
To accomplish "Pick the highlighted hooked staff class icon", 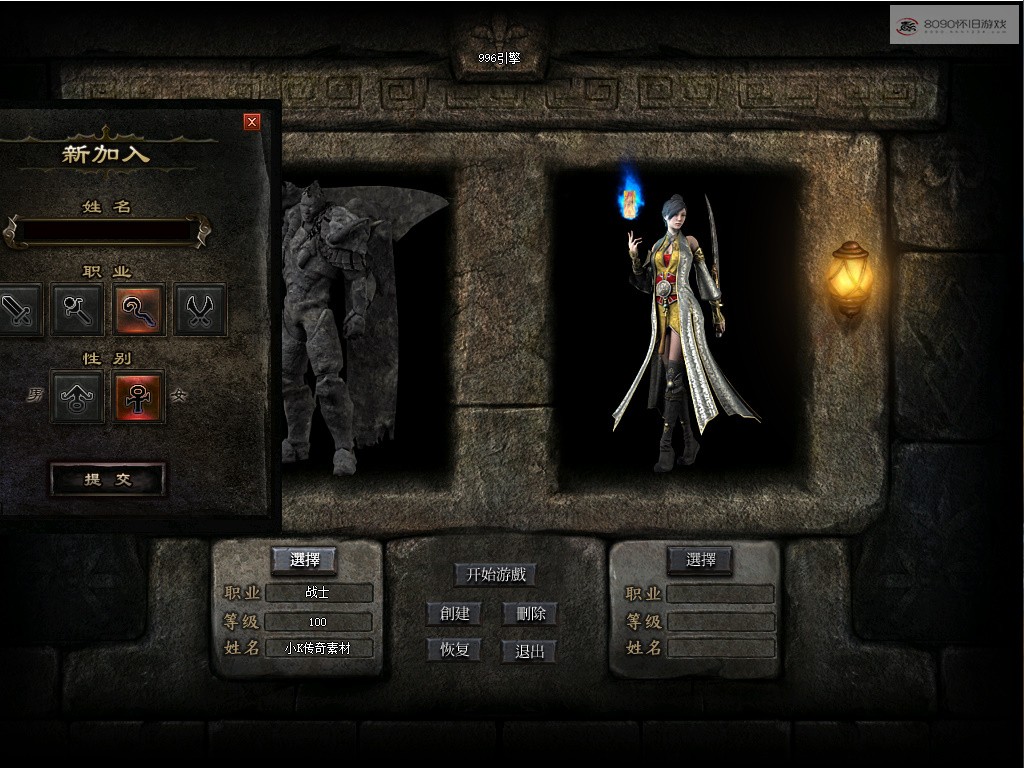I will pyautogui.click(x=139, y=310).
